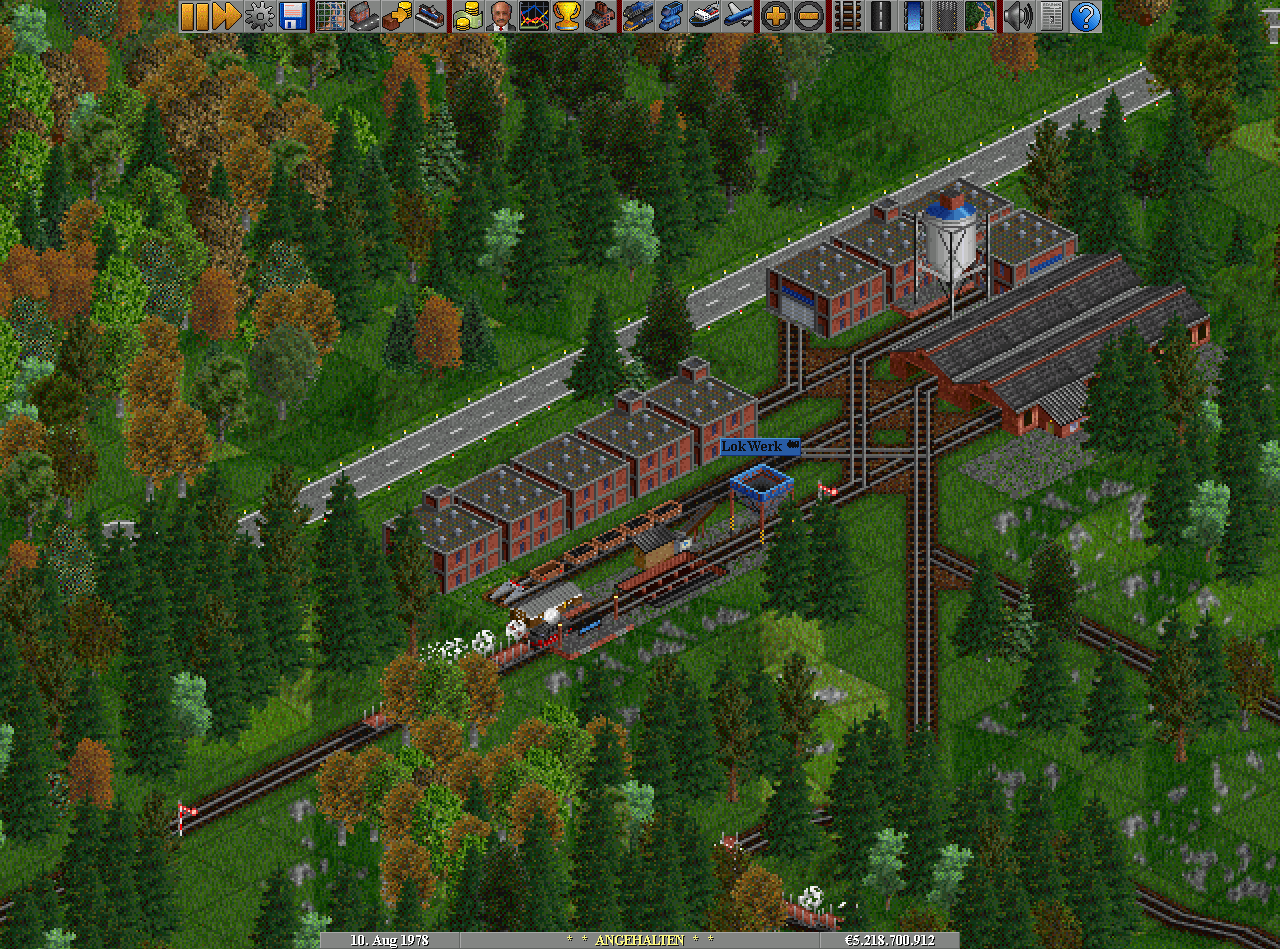Open the railway track construction tool
This screenshot has height=949, width=1280.
(847, 16)
